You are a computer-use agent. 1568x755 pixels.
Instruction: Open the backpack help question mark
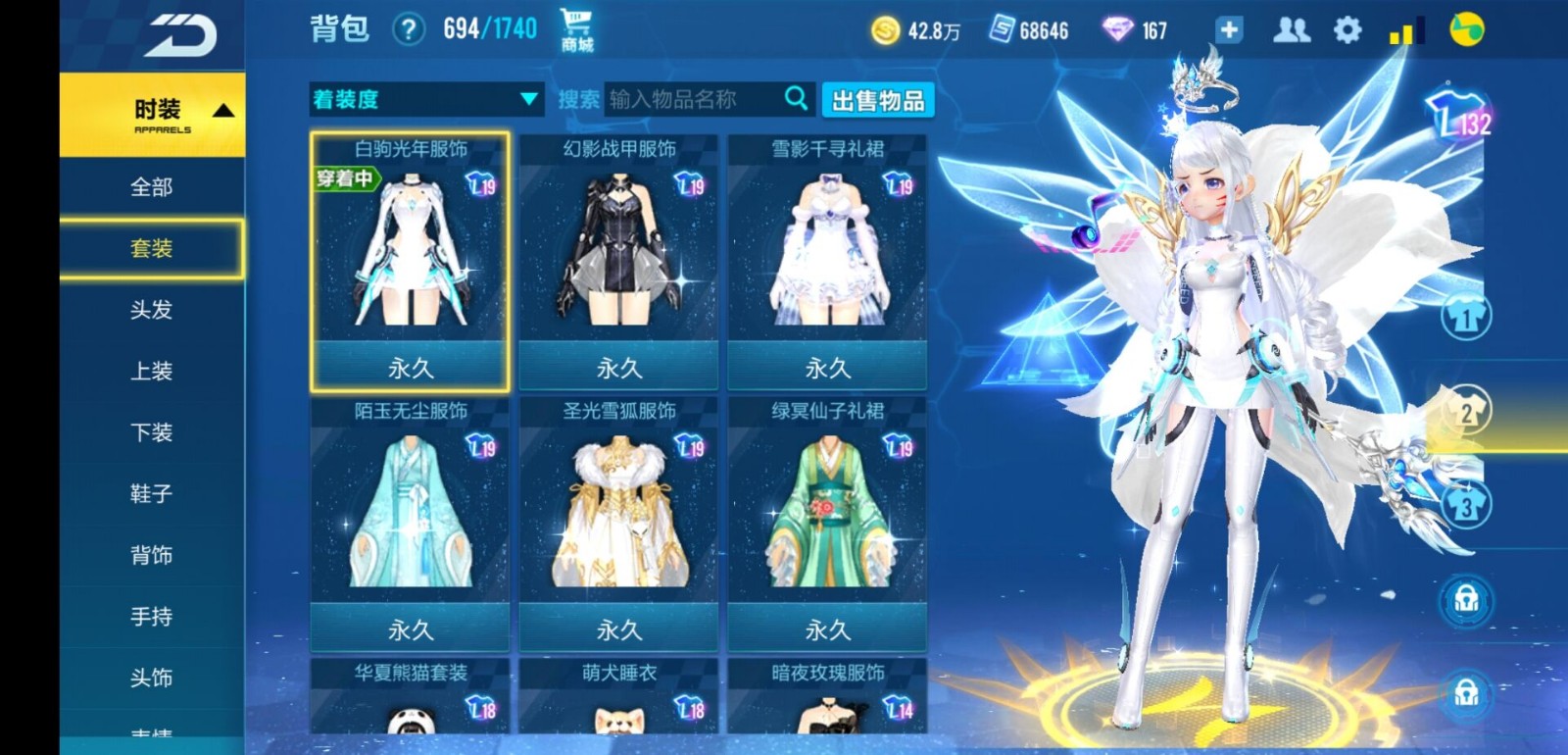pos(408,29)
